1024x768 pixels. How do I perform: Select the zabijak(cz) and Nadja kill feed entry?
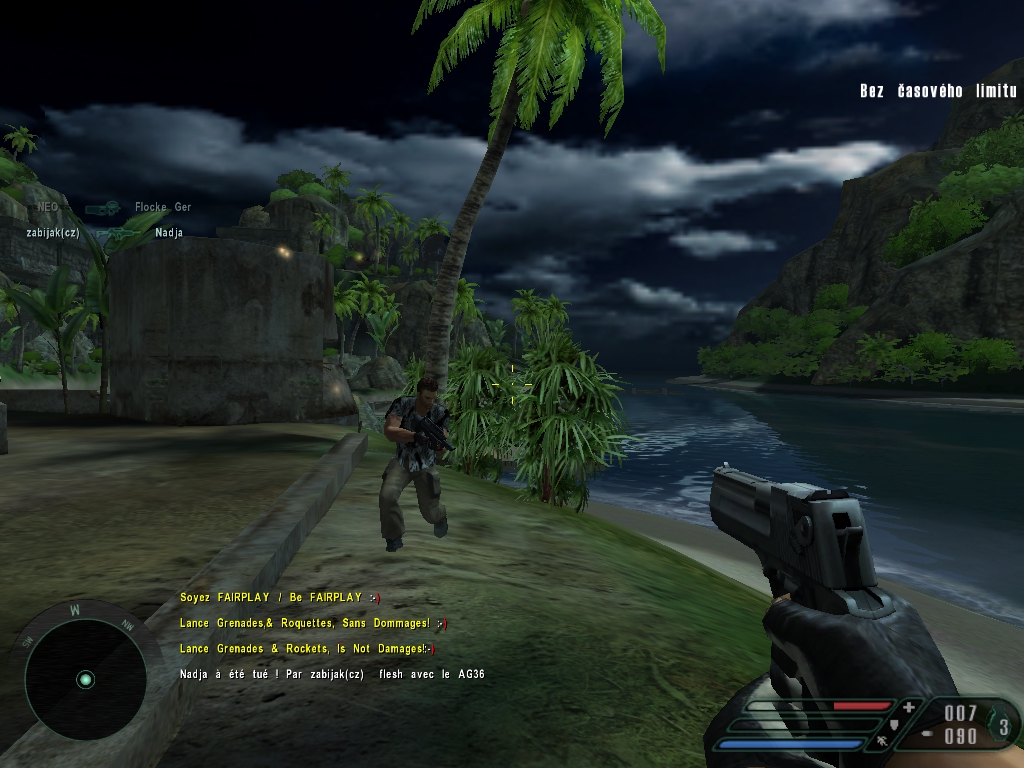pos(105,233)
